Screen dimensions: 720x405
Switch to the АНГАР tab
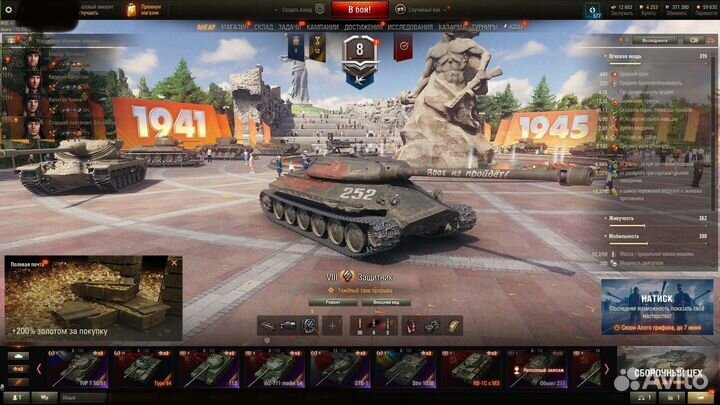[x=207, y=26]
